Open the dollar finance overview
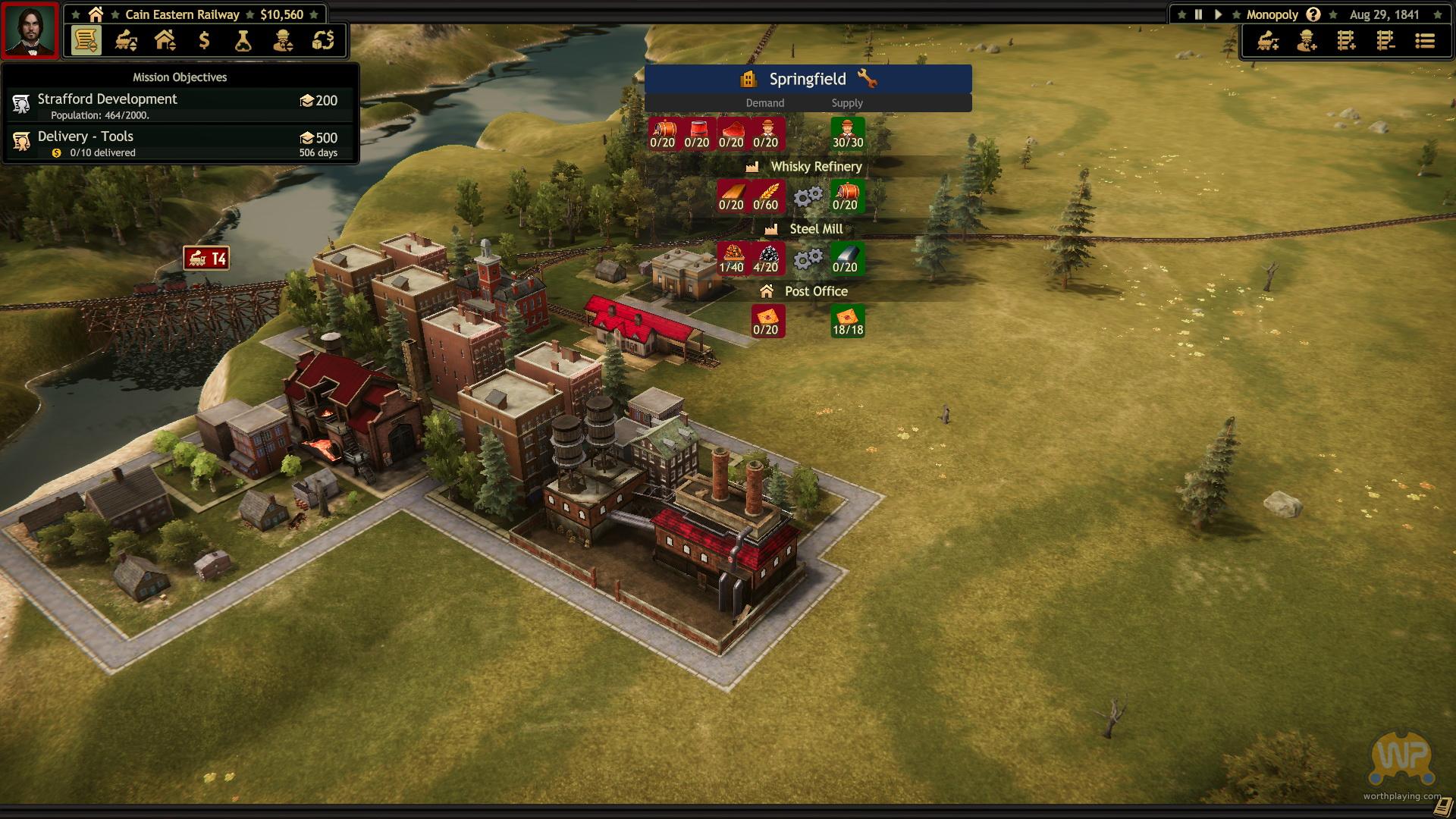This screenshot has width=1456, height=819. coord(204,40)
